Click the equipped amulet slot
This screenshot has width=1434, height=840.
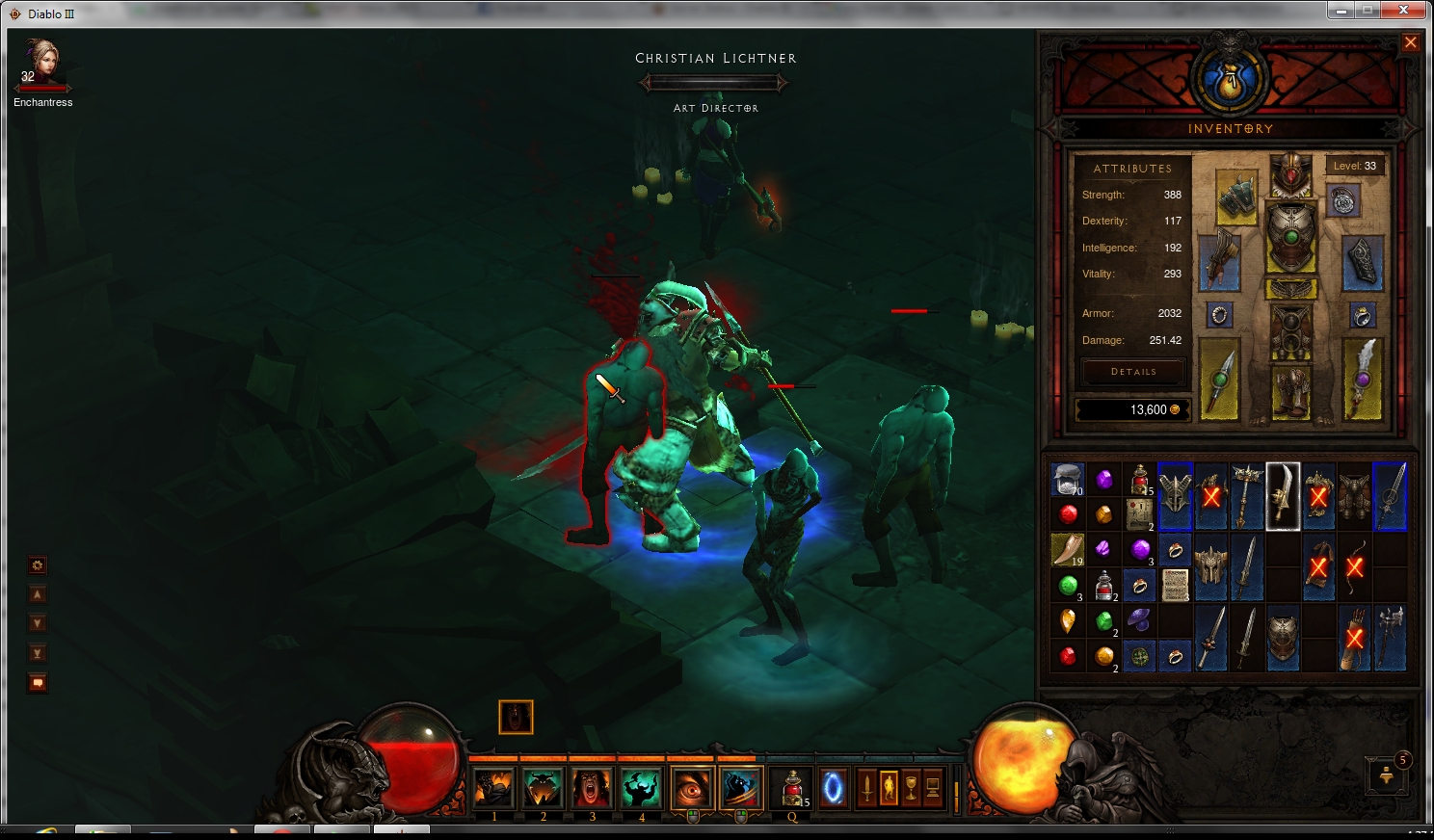(1343, 200)
